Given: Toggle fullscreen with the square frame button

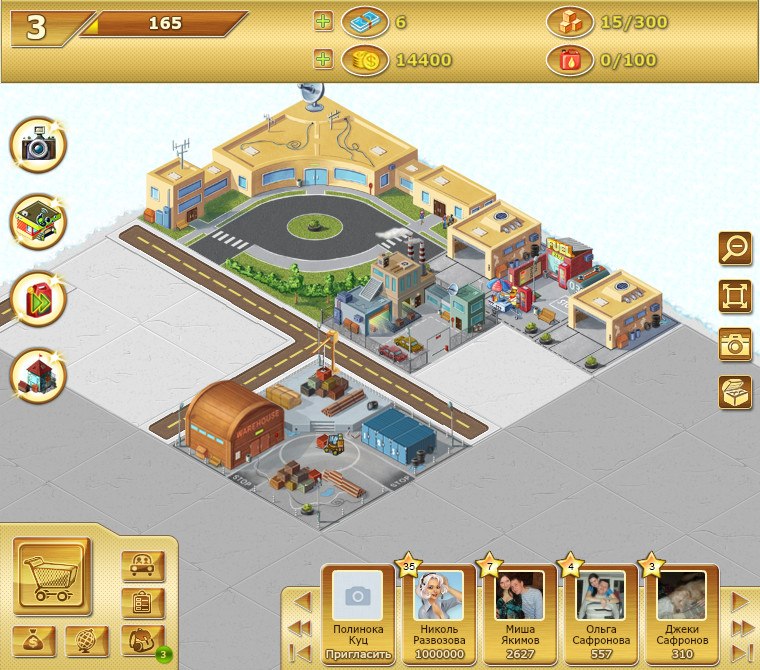Looking at the screenshot, I should pos(735,296).
